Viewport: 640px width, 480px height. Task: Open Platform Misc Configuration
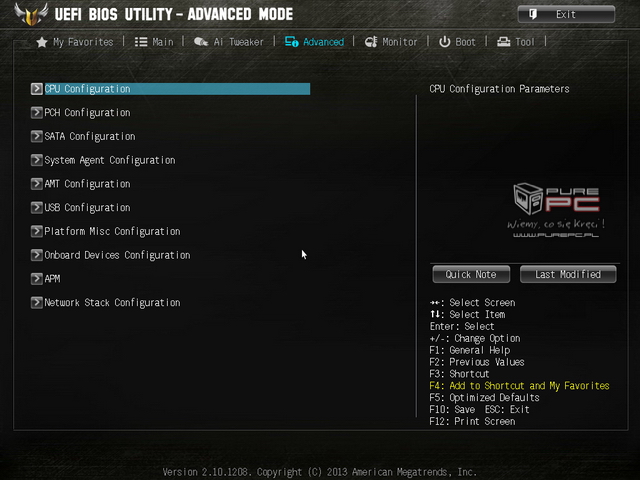pos(112,232)
